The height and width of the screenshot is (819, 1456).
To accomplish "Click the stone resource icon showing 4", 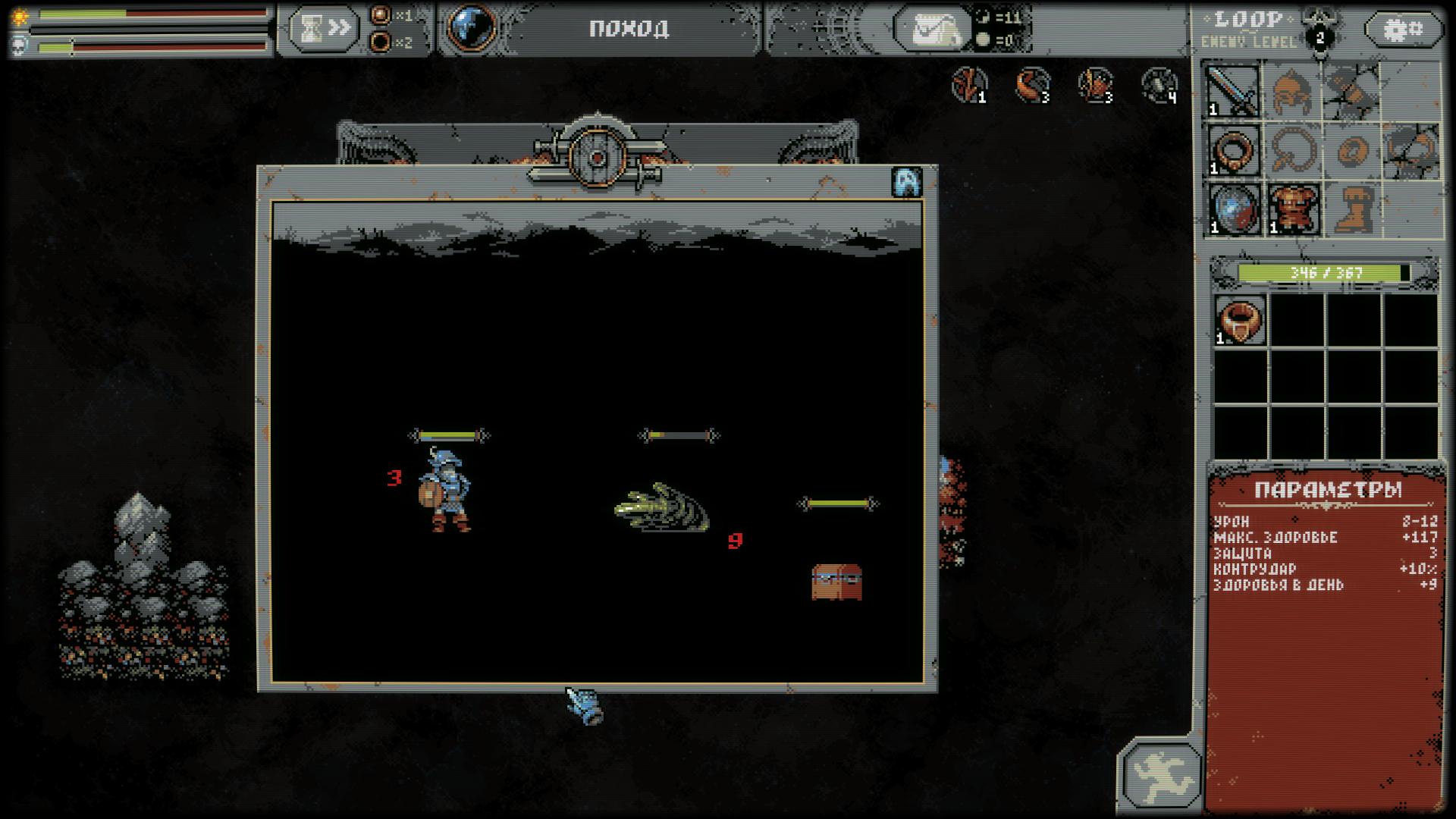I will pos(1159,84).
